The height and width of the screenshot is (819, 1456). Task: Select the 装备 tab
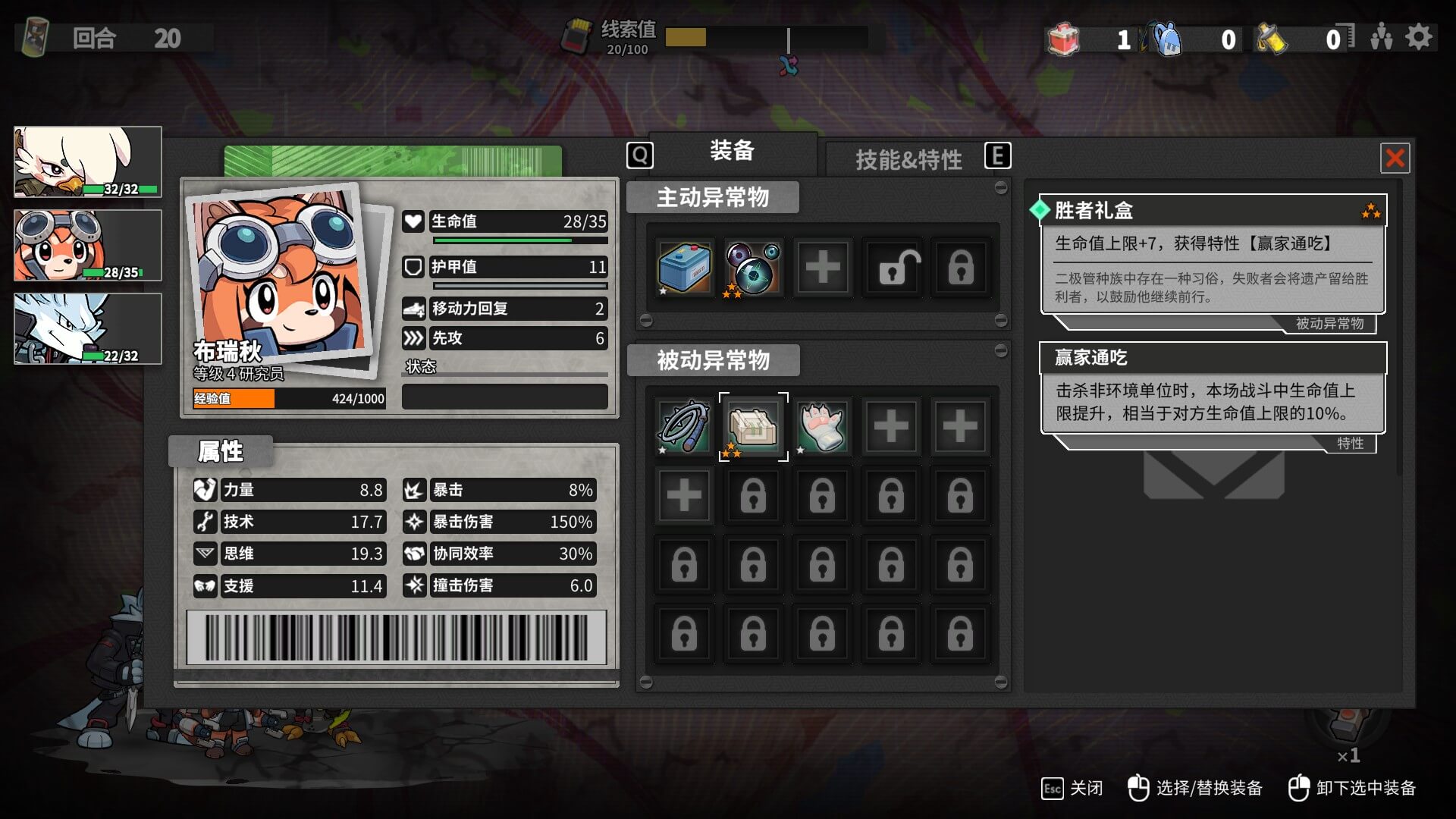[732, 151]
